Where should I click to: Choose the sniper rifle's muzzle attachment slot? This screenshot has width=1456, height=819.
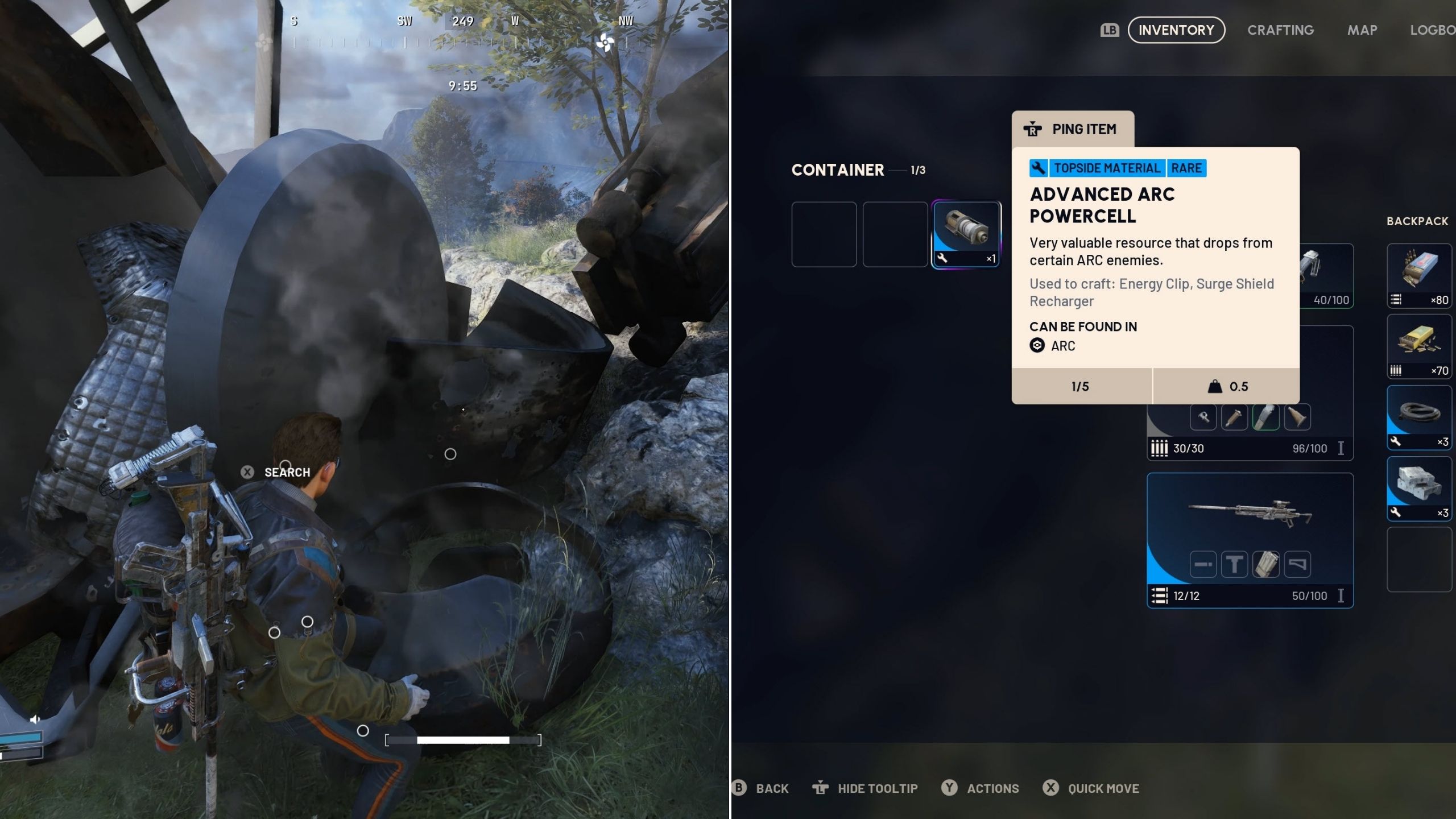[x=1203, y=564]
